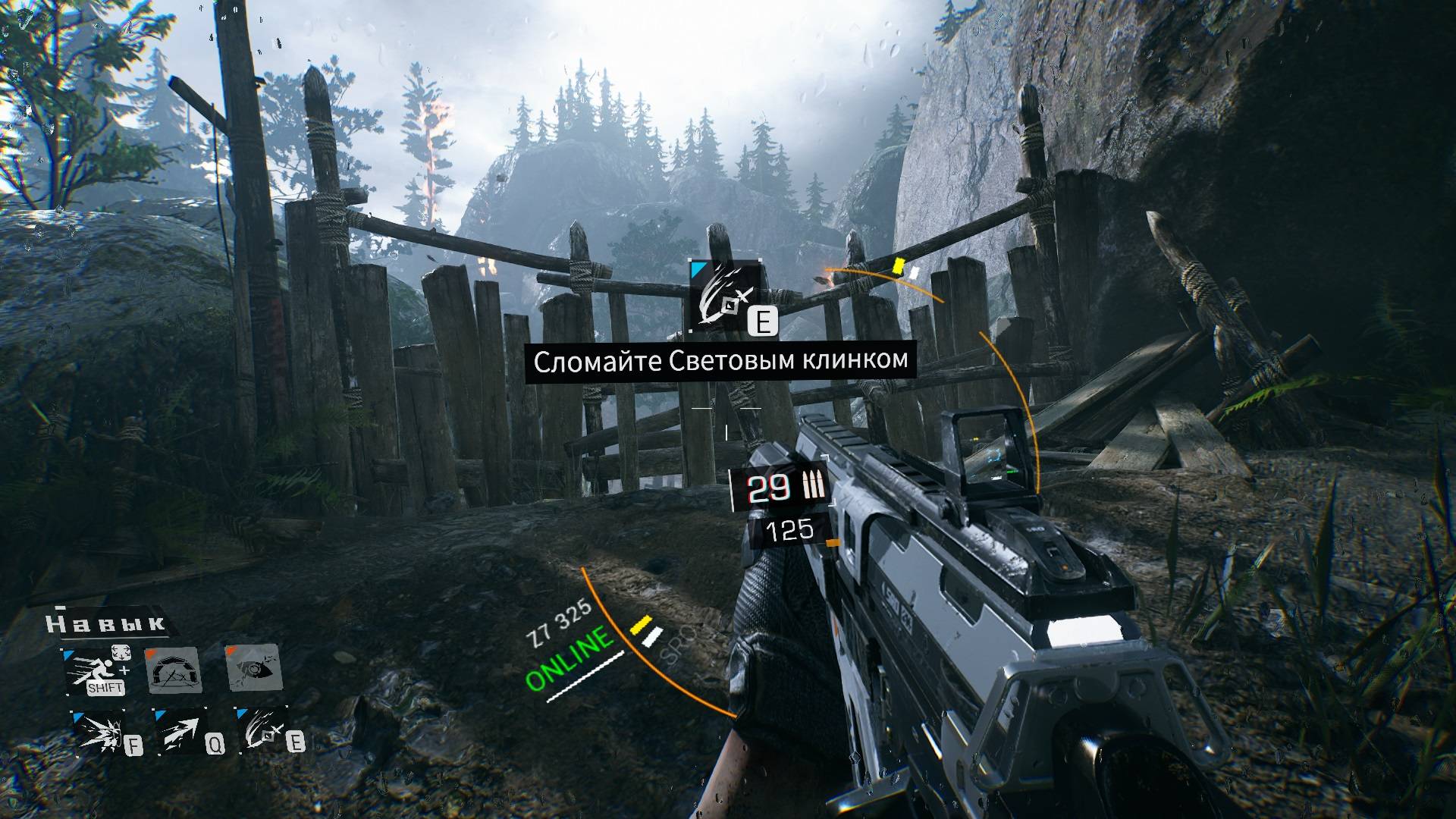Trigger the impact burst skill icon
This screenshot has width=1456, height=819.
[x=99, y=732]
